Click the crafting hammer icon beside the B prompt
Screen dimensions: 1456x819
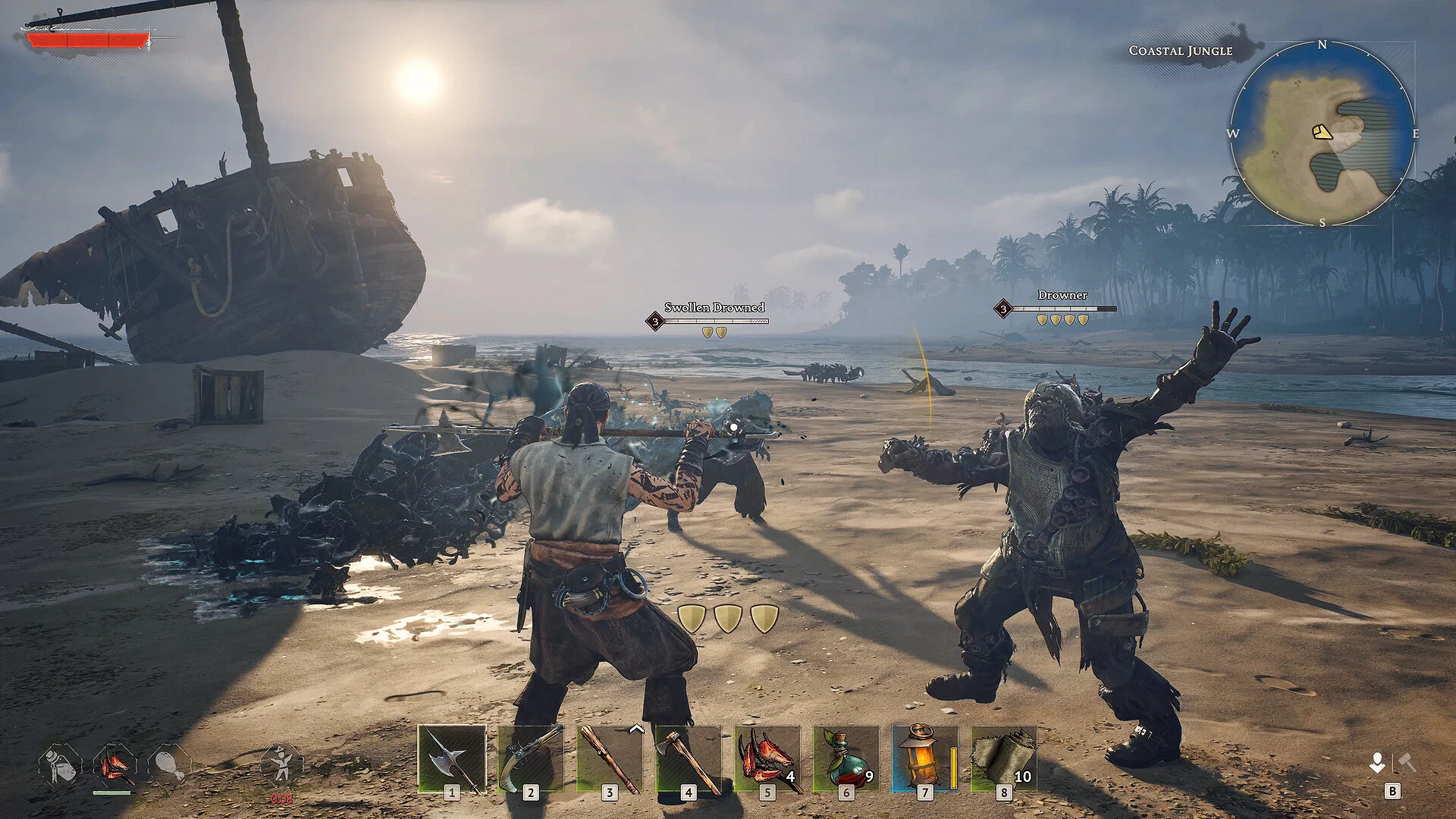(1405, 761)
